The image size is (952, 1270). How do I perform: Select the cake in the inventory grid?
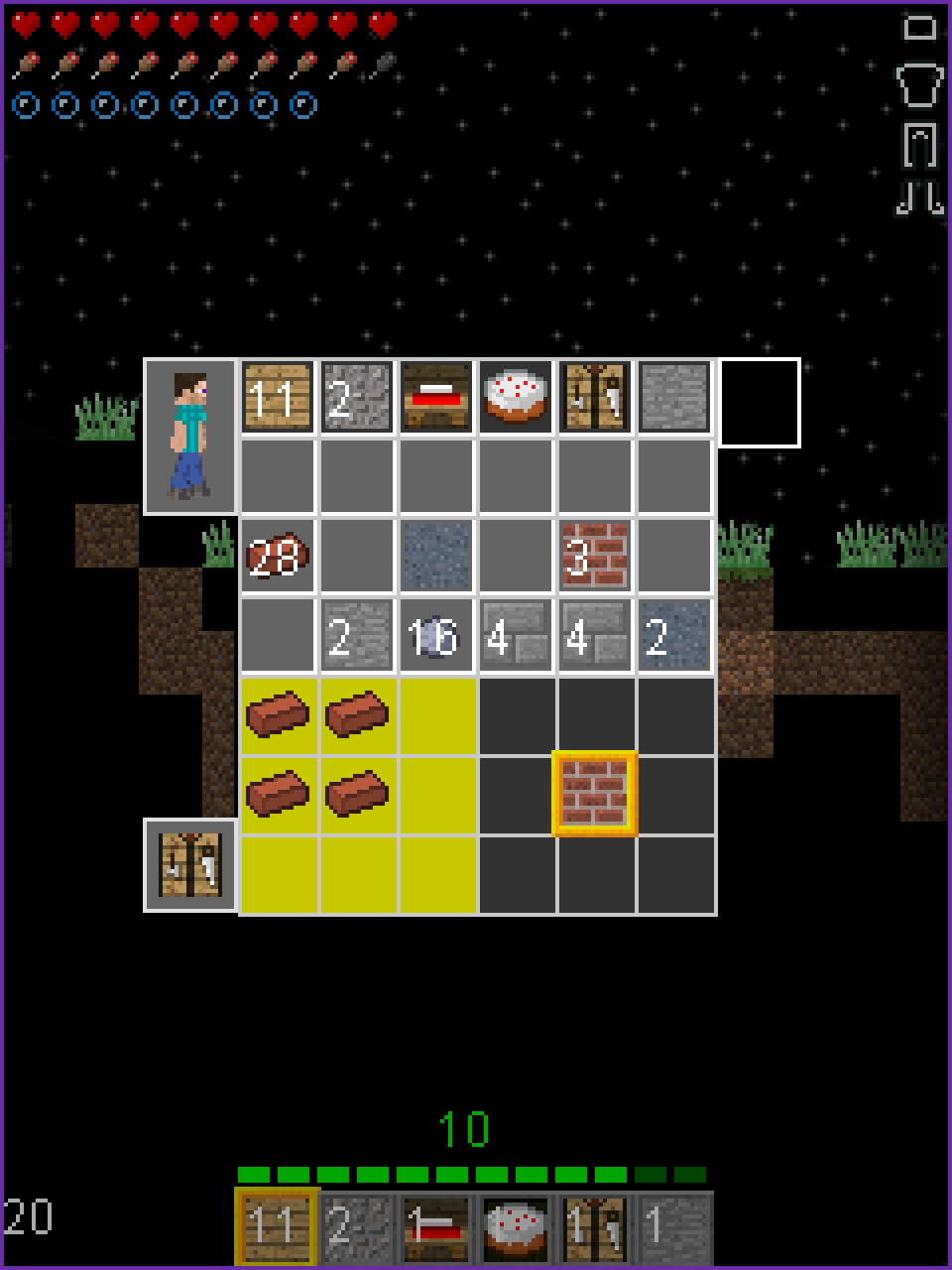coord(516,398)
